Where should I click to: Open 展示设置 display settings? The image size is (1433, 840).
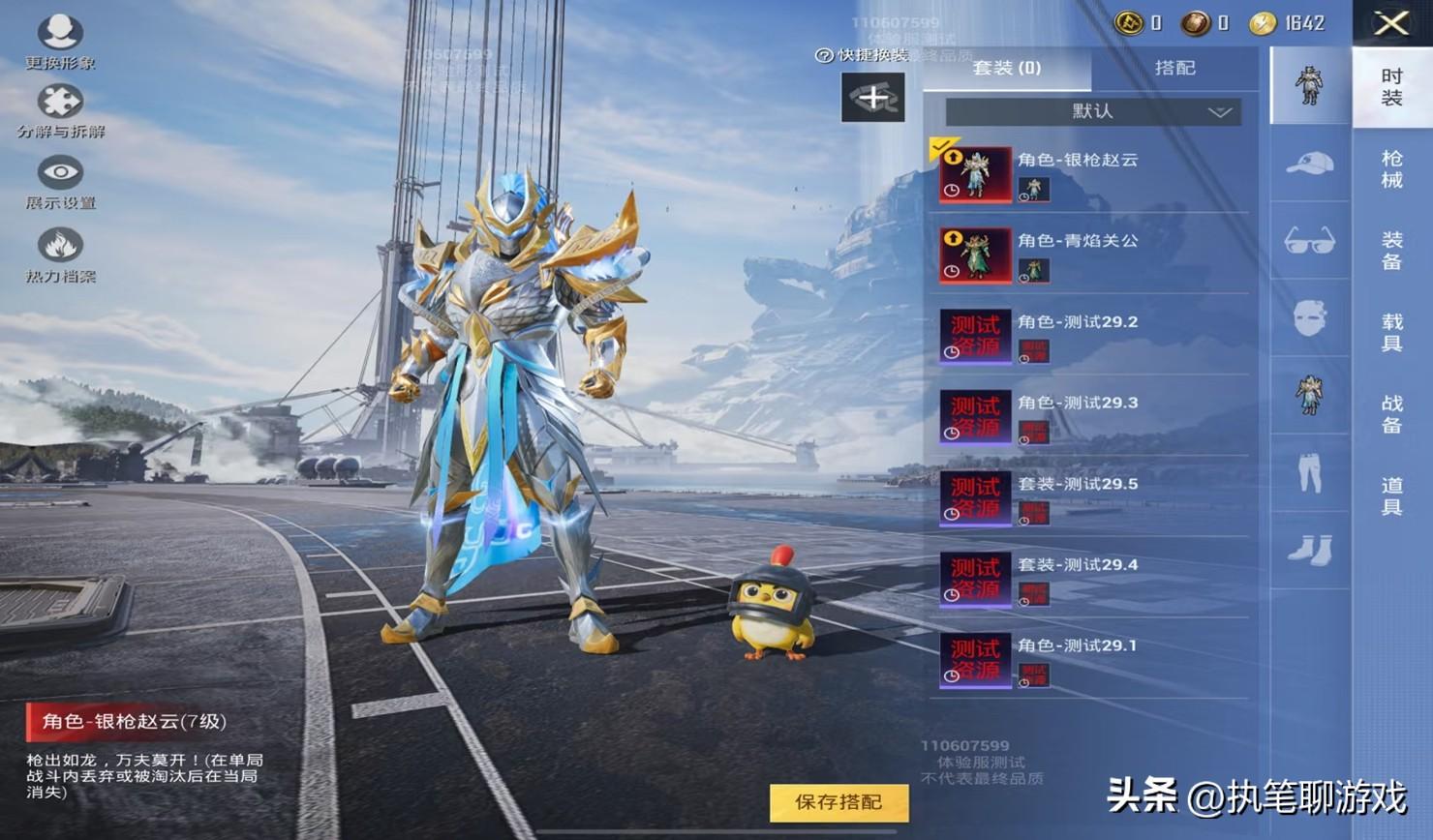pos(60,182)
